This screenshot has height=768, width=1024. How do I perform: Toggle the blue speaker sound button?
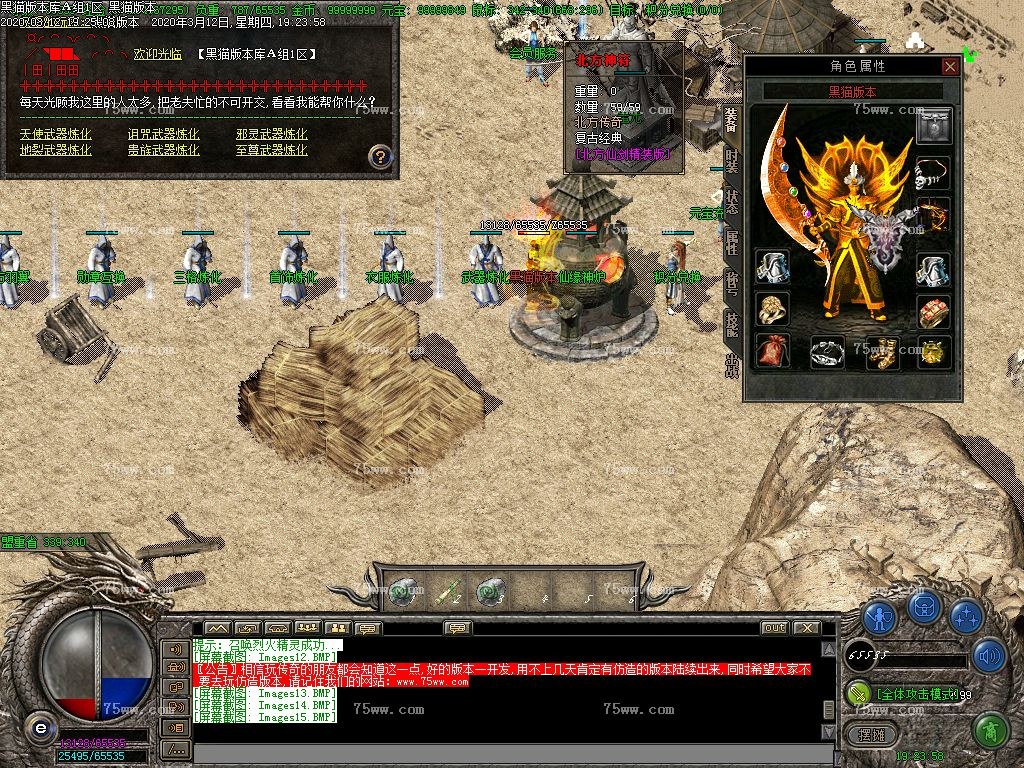(989, 655)
